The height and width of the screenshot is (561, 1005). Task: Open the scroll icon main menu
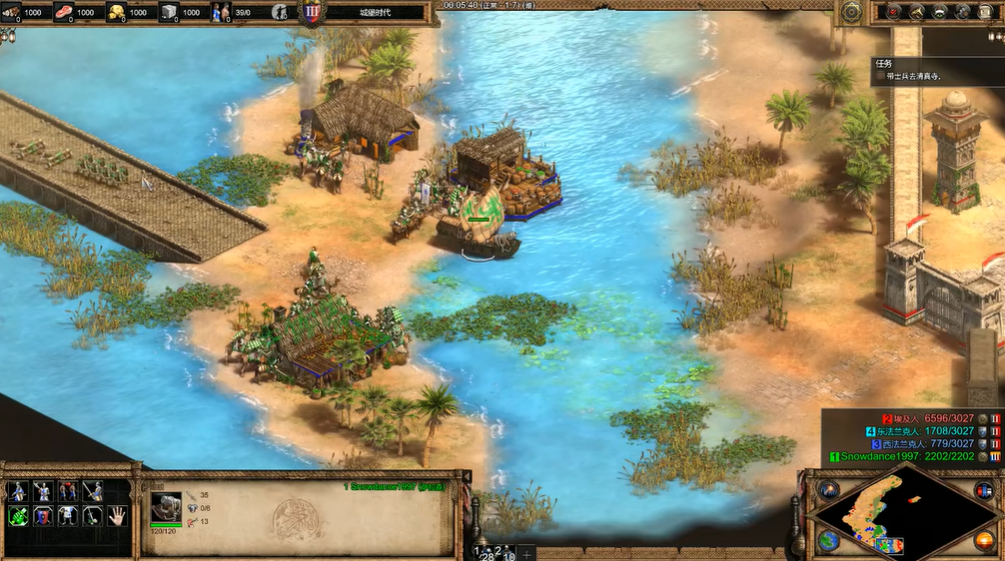(985, 12)
